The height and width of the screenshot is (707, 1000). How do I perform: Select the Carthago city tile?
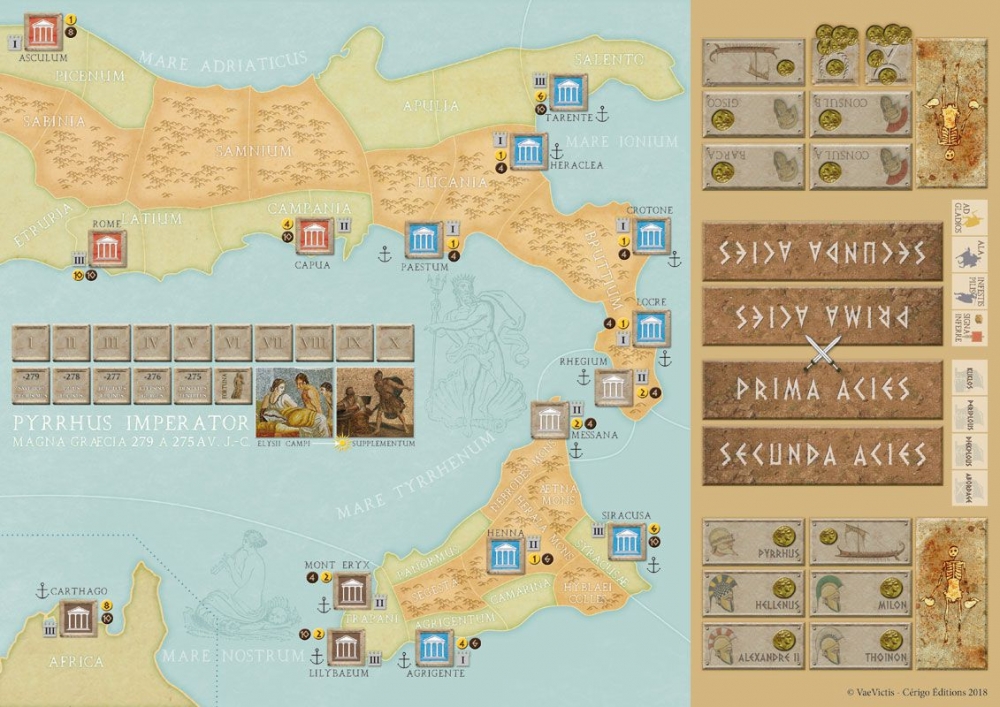click(78, 618)
